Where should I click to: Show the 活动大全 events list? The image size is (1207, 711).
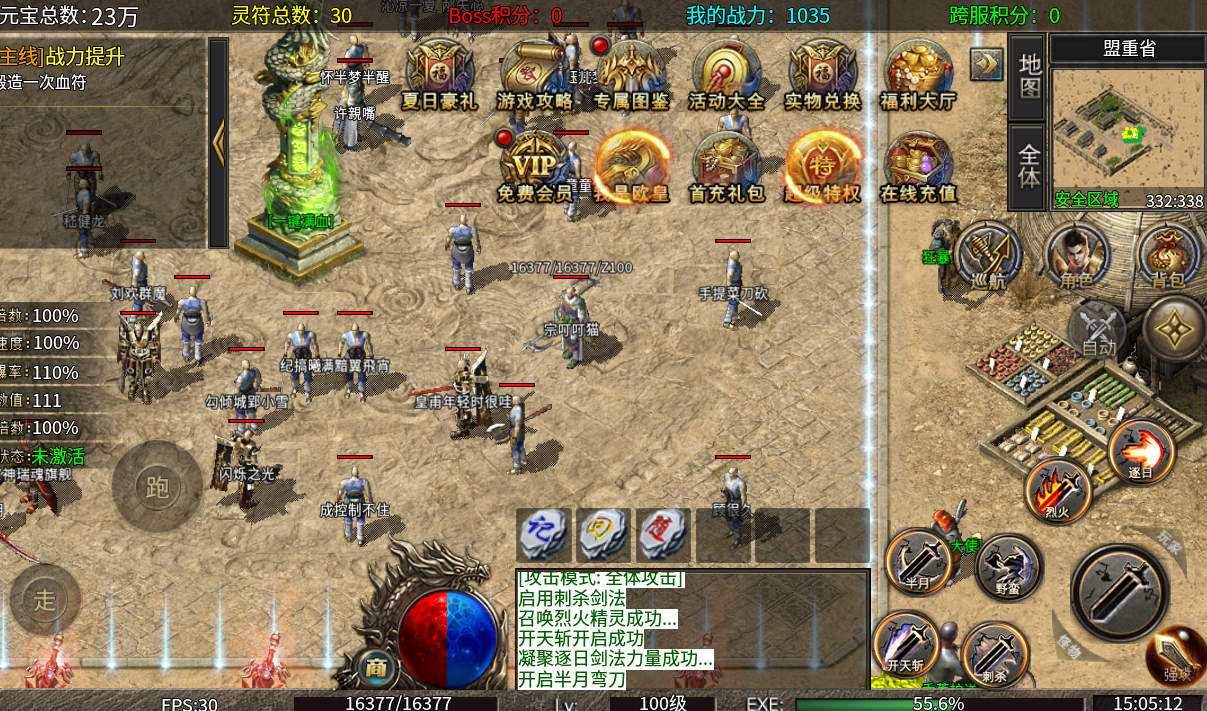click(727, 73)
